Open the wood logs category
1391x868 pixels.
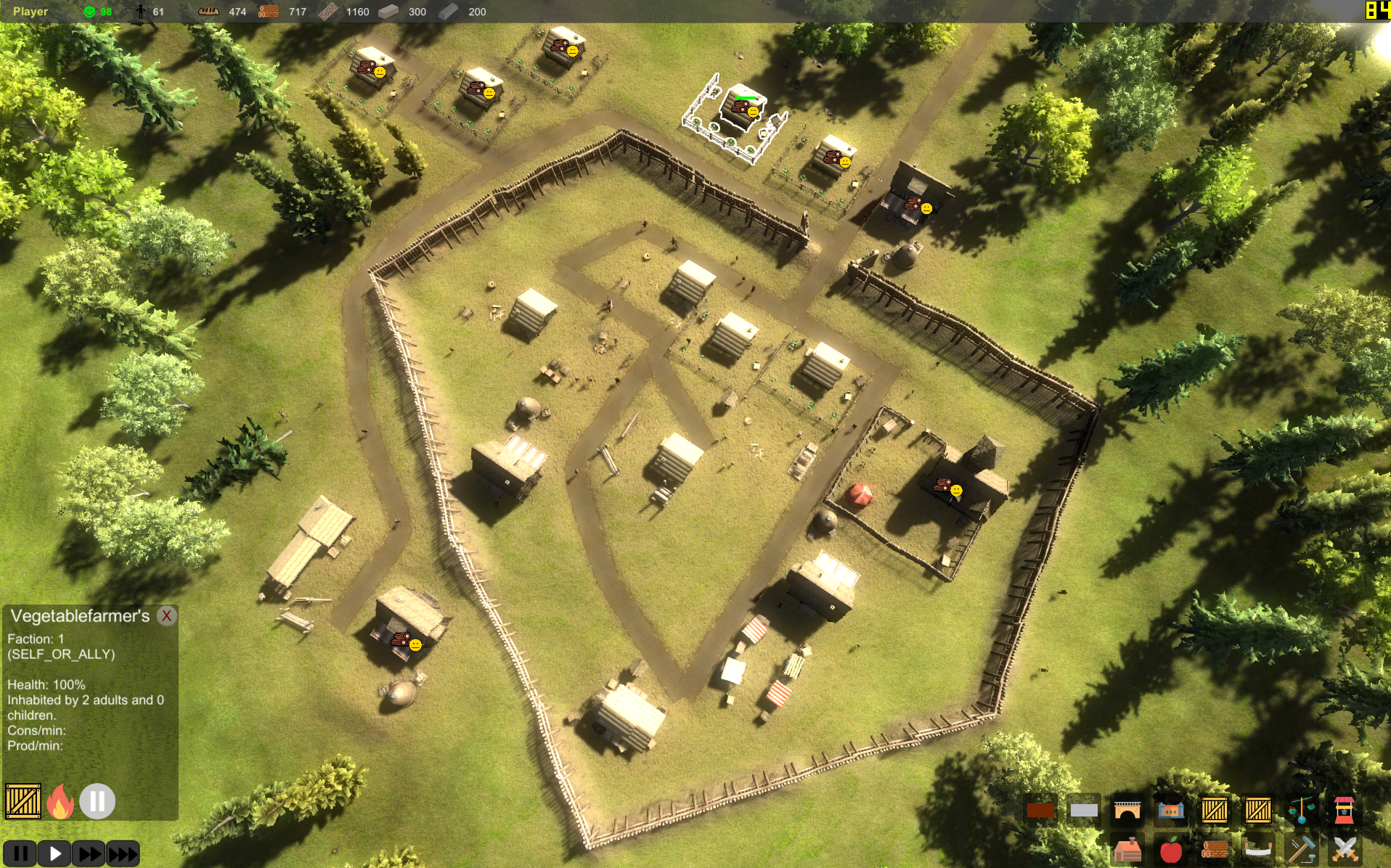(1215, 850)
